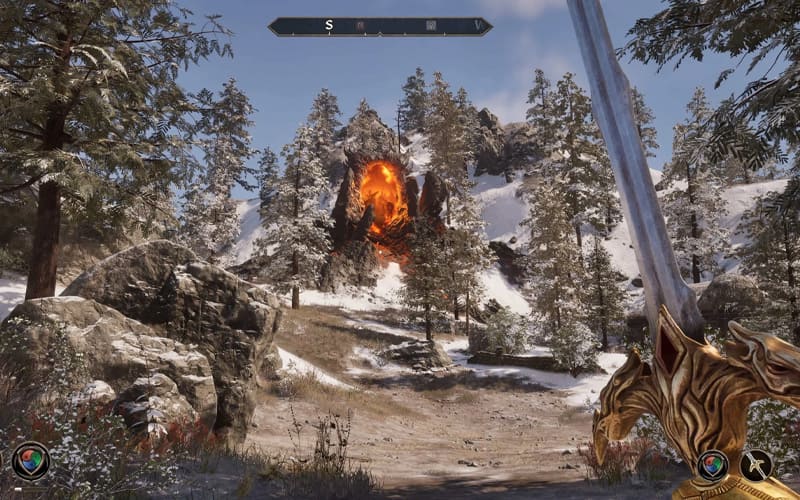Click the lone tricolor shield effect icon far from the sword icon
Image resolution: width=800 pixels, height=500 pixels.
[30, 461]
